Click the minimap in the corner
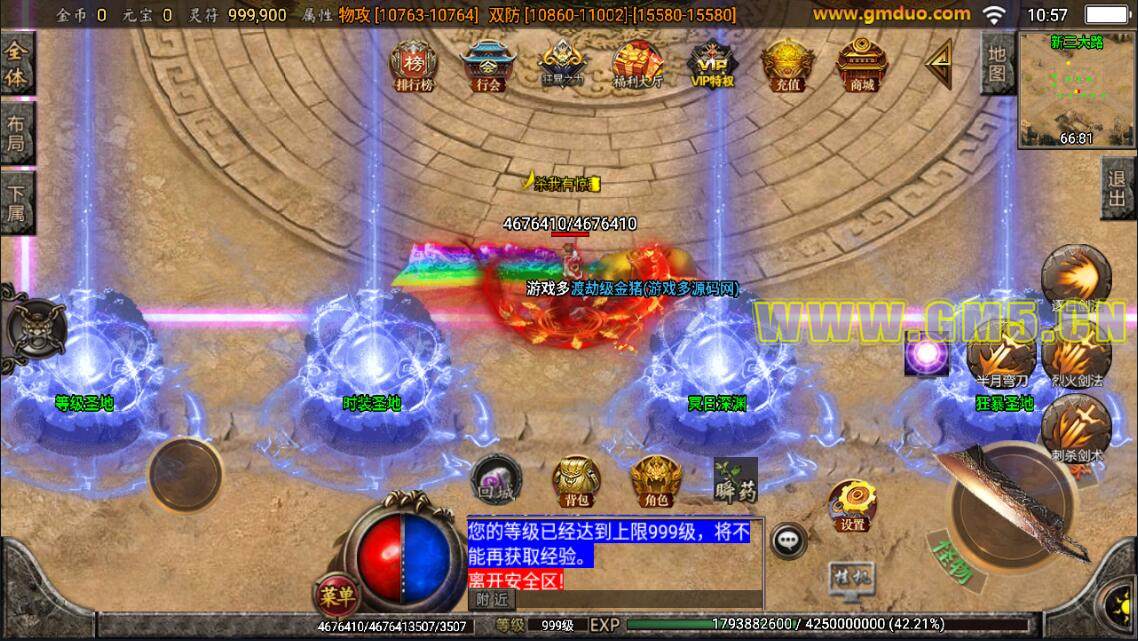1138x641 pixels. click(x=1077, y=90)
